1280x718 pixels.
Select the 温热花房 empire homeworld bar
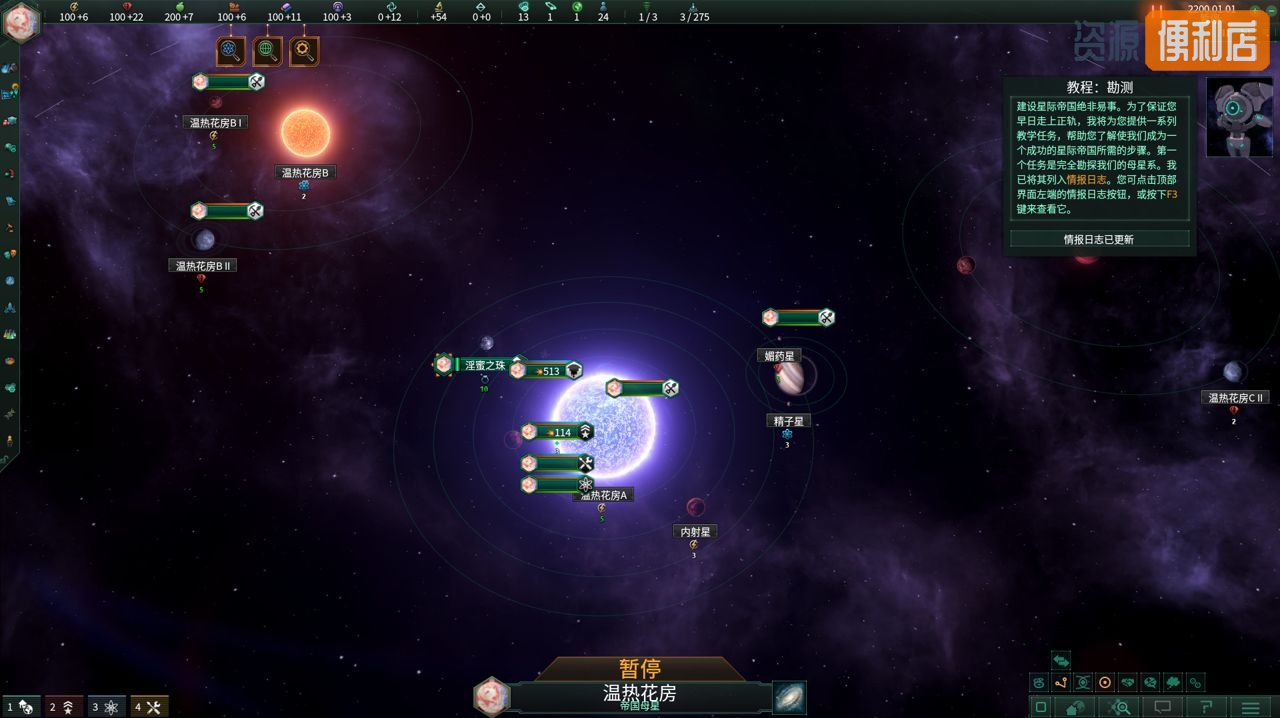tap(640, 695)
